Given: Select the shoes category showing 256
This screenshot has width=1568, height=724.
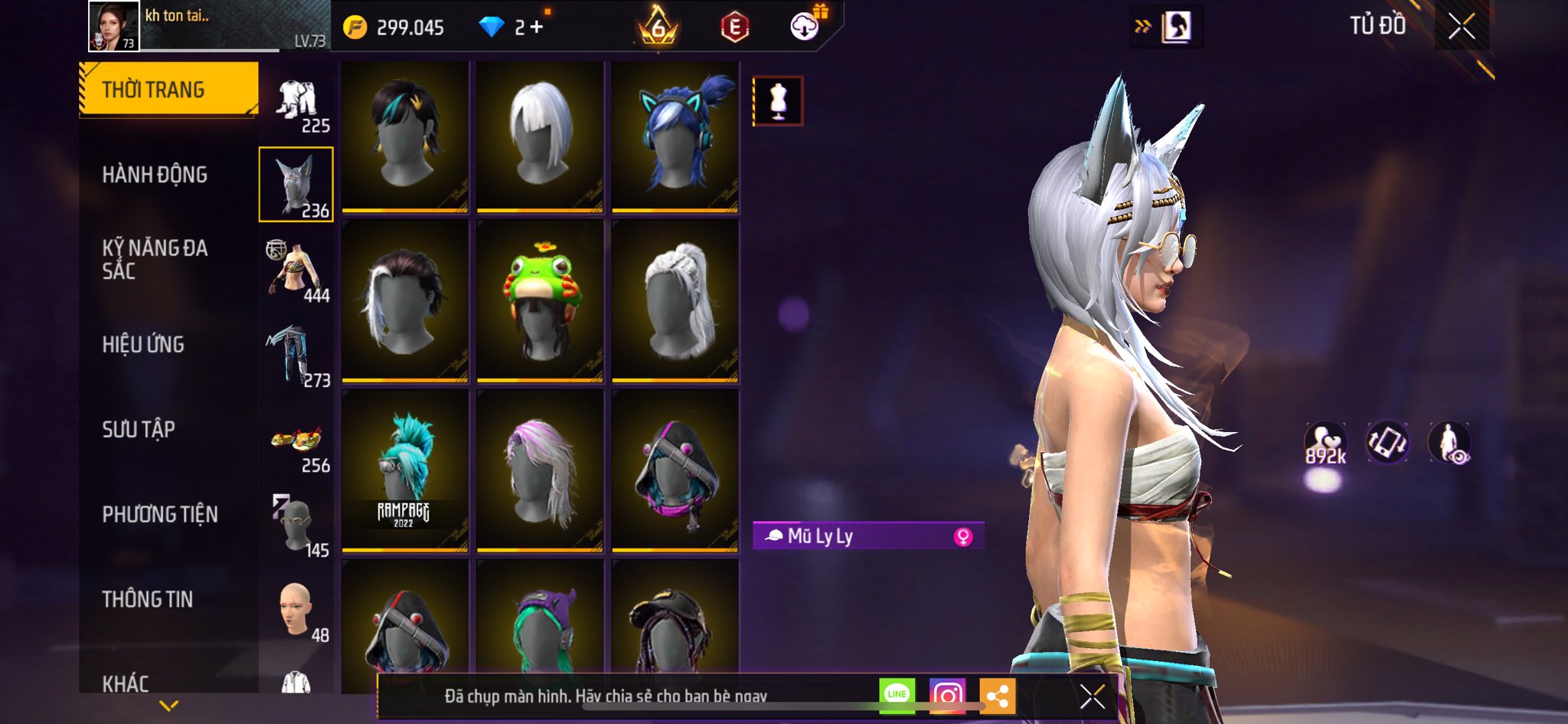Looking at the screenshot, I should point(297,443).
